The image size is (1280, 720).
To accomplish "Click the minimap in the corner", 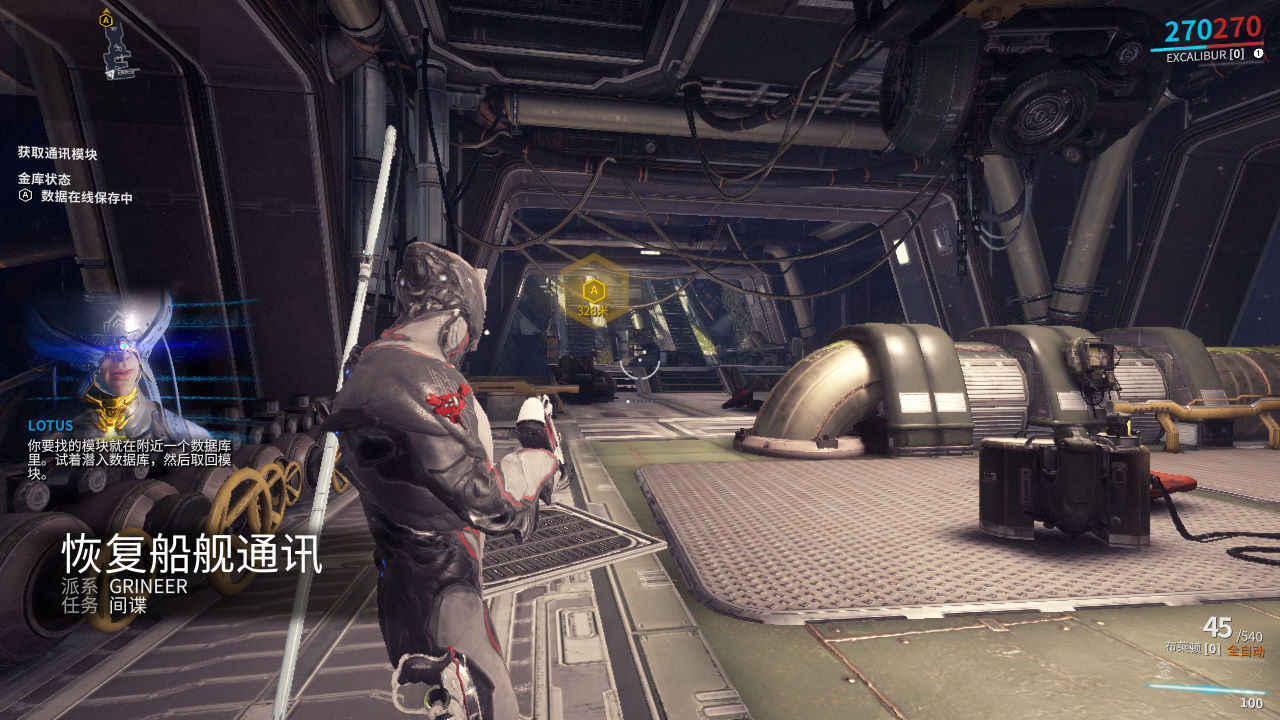I will [118, 47].
